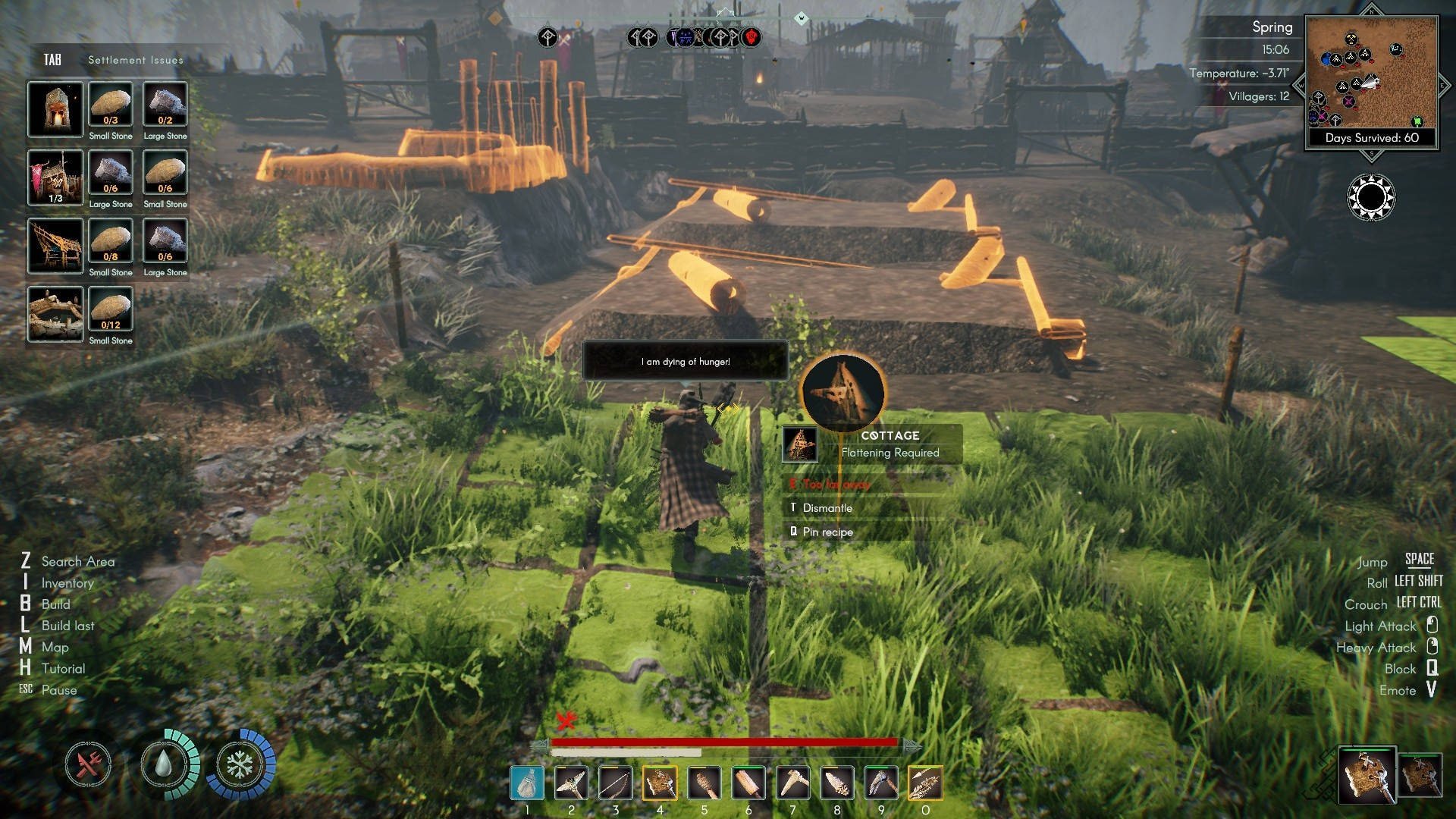The height and width of the screenshot is (819, 1456).
Task: Select the waterskin in hotbar slot 1
Action: click(527, 783)
